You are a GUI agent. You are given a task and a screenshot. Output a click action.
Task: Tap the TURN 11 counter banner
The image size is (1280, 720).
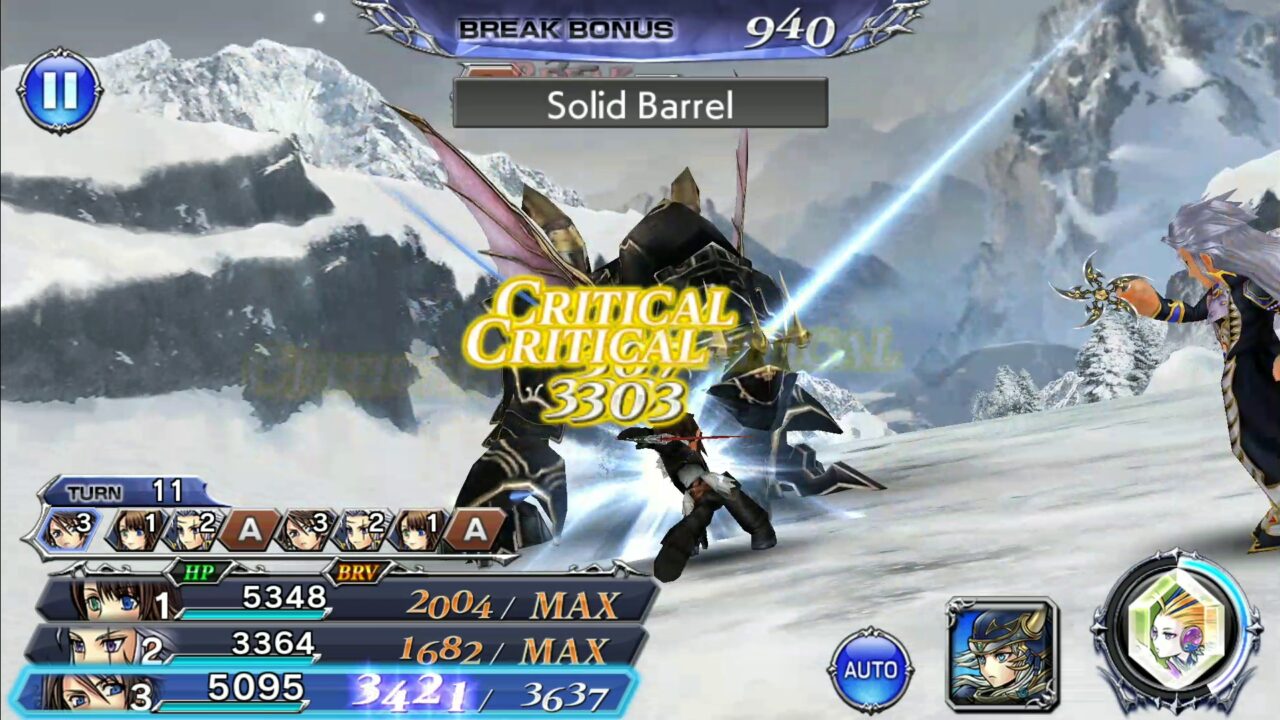point(120,491)
